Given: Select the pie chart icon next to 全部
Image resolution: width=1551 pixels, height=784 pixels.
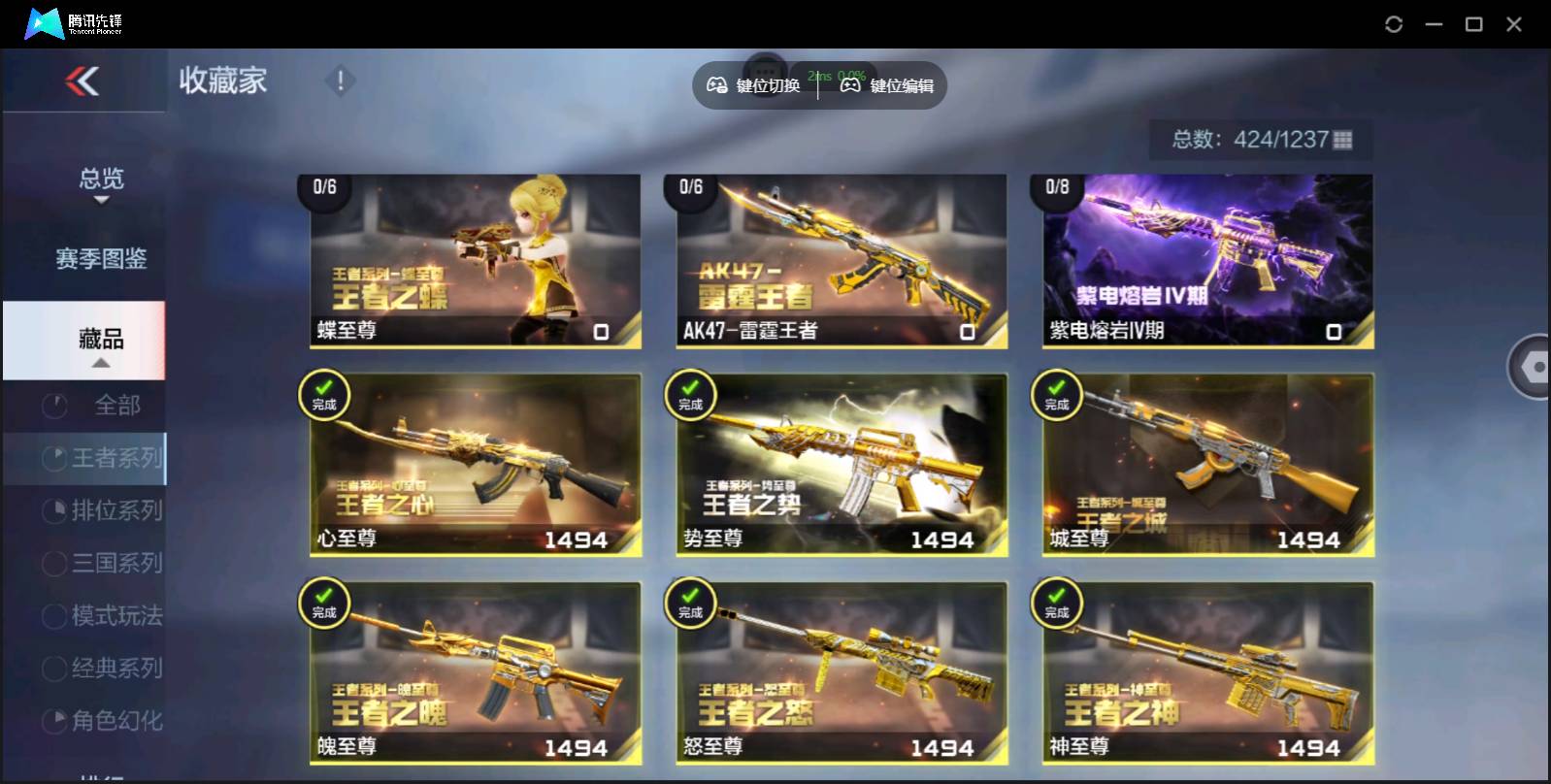Looking at the screenshot, I should [53, 405].
